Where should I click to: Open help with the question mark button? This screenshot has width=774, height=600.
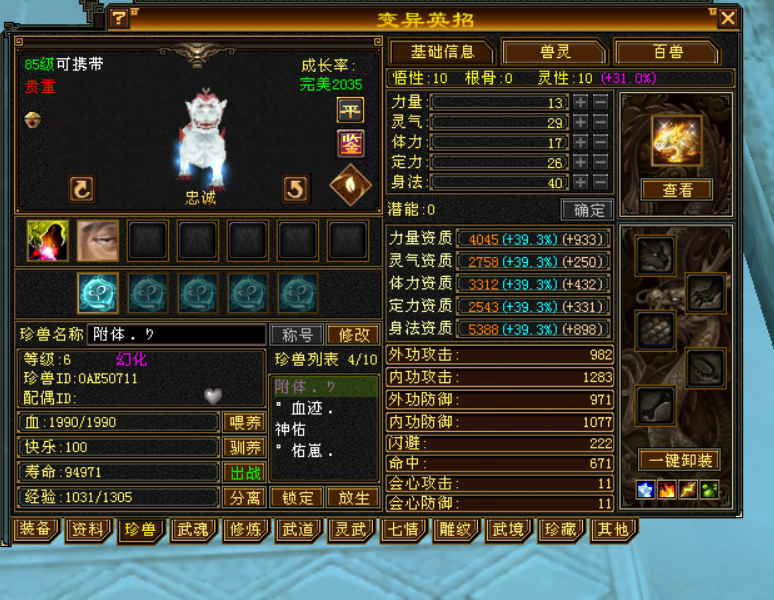[118, 18]
